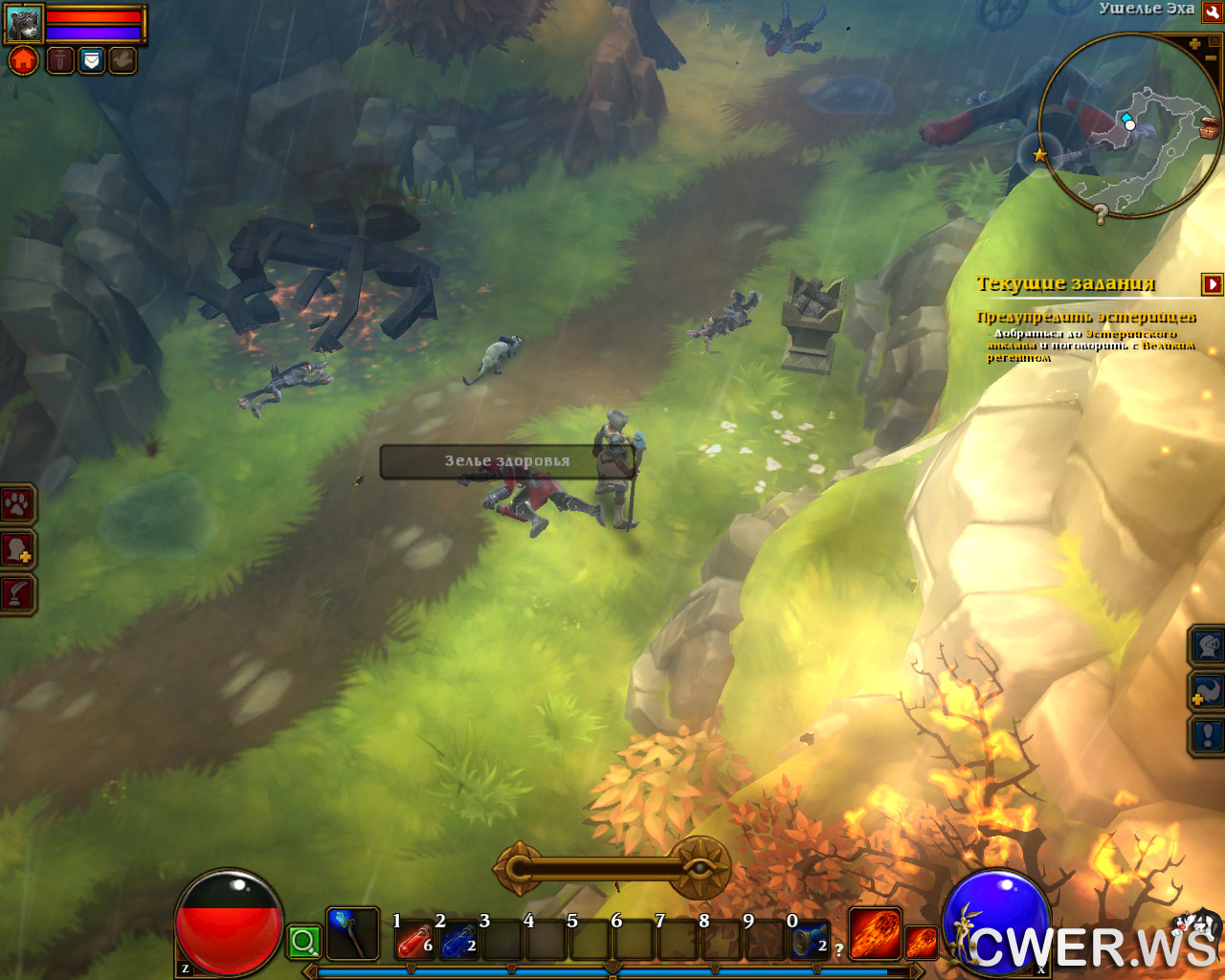Zoom in the minimap with the plus button
This screenshot has width=1225, height=980.
click(x=1194, y=44)
